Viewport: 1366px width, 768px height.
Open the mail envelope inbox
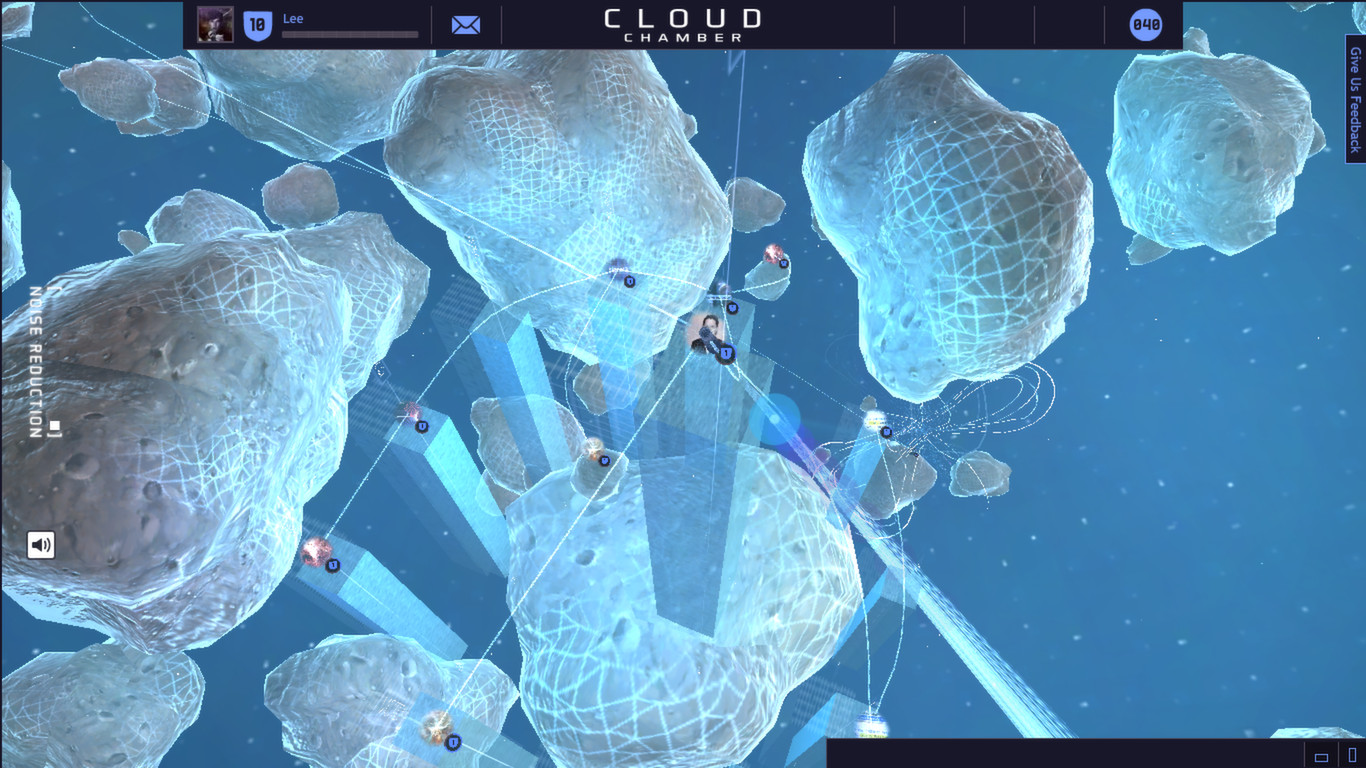click(x=465, y=24)
